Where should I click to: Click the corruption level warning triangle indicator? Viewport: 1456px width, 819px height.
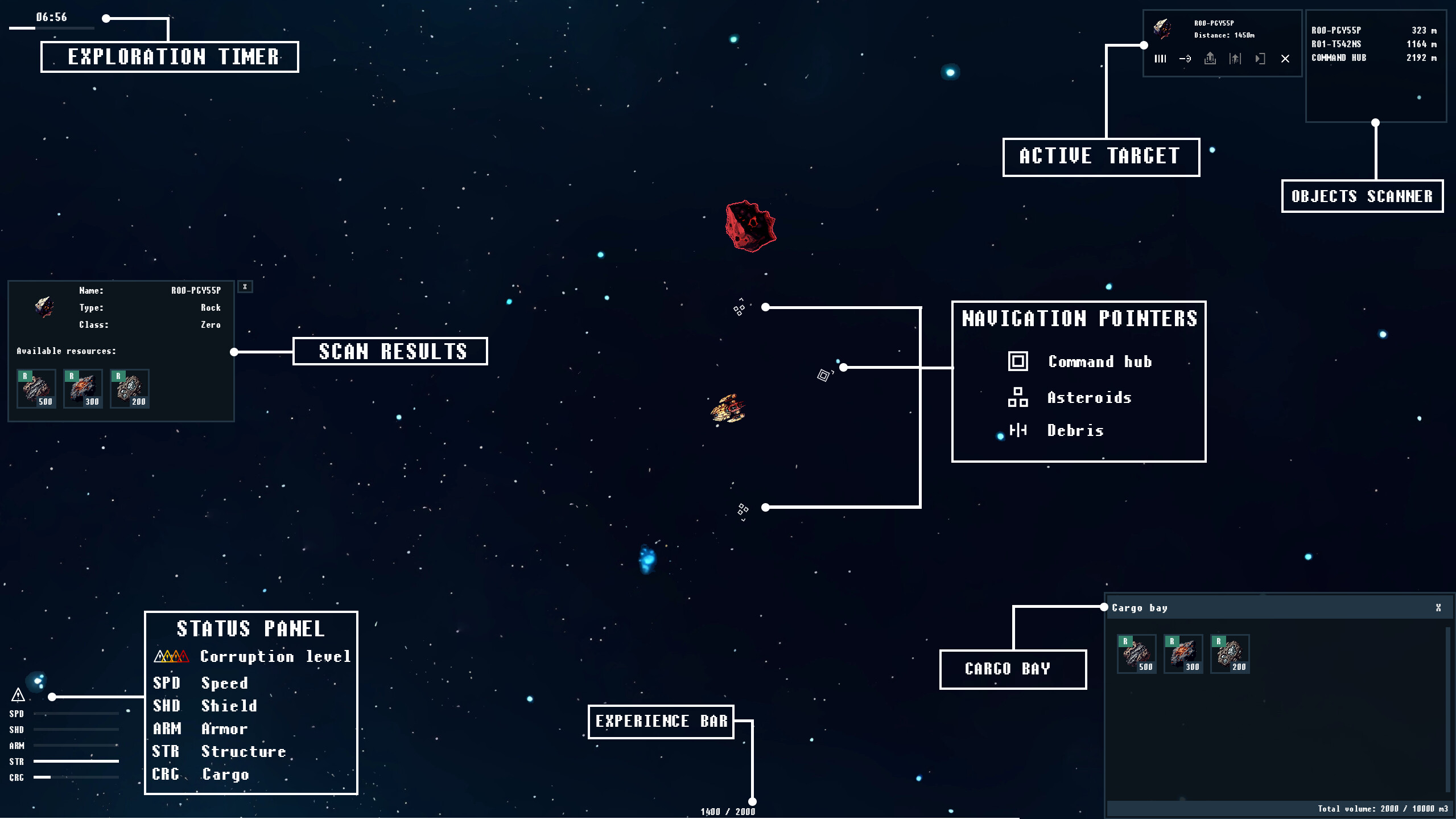(19, 695)
